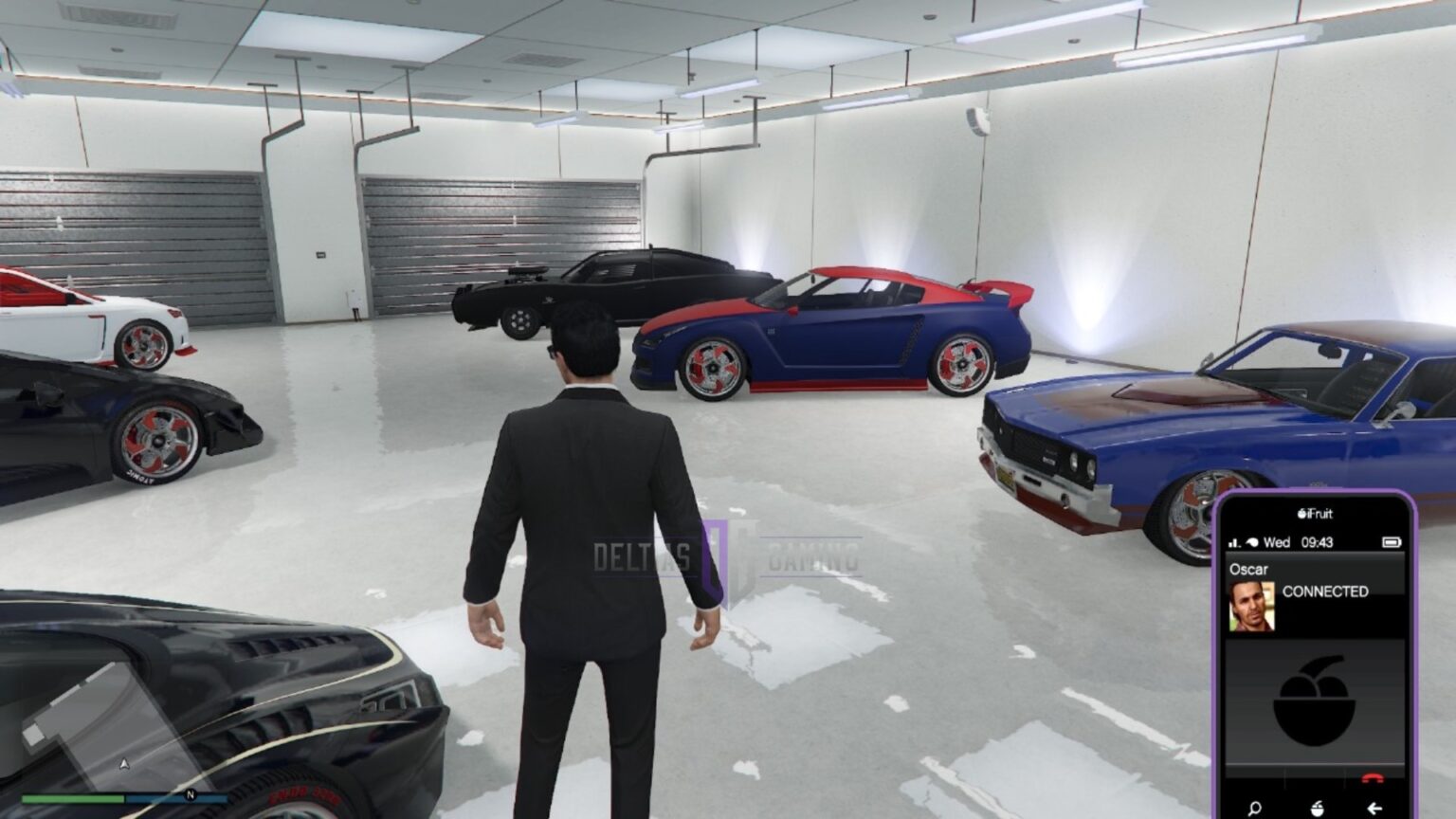Click the apple icon beside the iFruit header
This screenshot has width=1456, height=819.
(x=1301, y=515)
